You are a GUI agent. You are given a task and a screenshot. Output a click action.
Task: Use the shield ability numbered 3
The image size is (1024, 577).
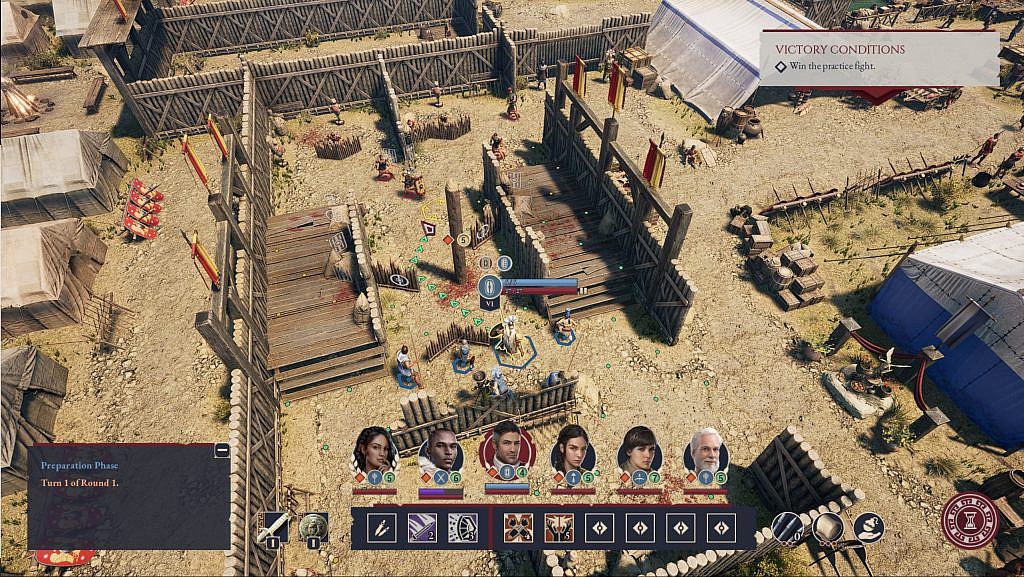click(462, 527)
